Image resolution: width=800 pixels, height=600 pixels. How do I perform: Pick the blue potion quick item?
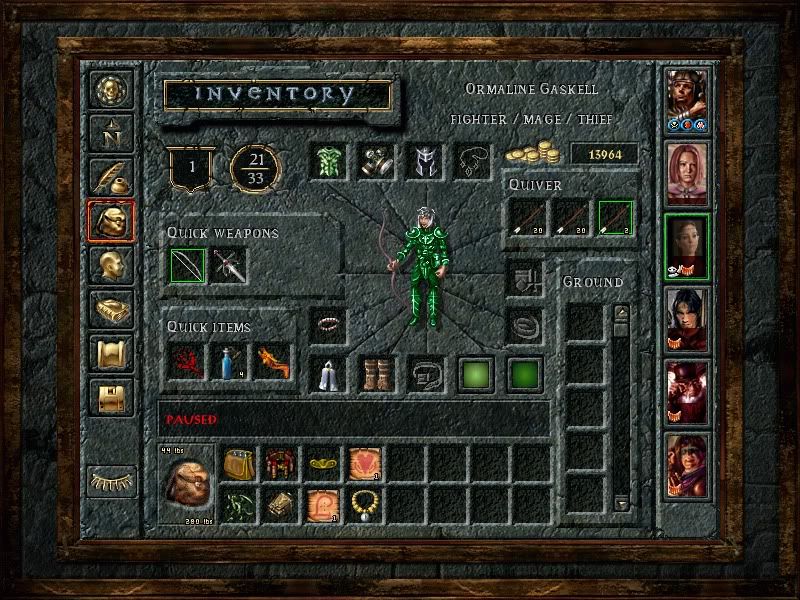[x=229, y=361]
